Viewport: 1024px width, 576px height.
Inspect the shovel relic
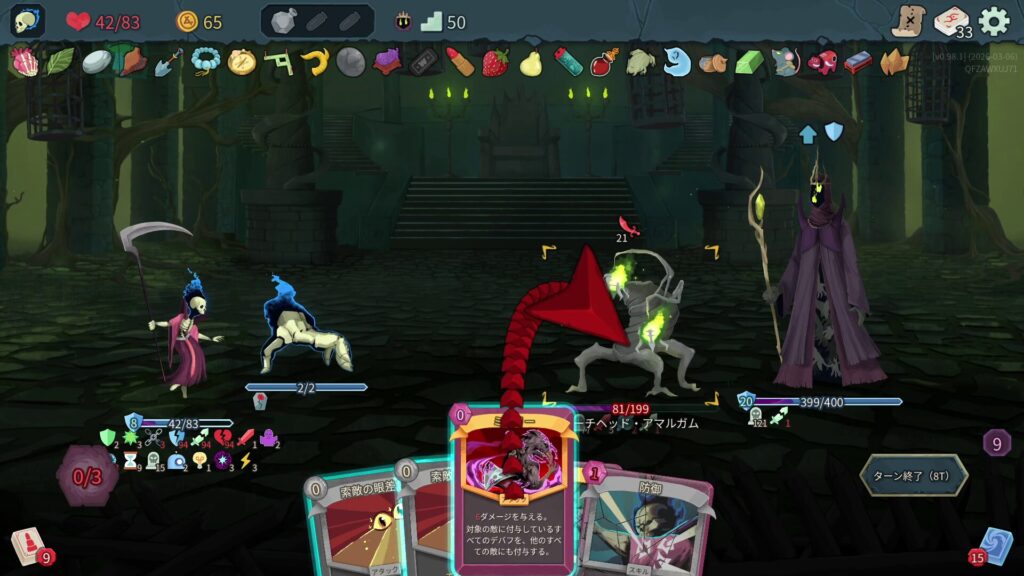(x=168, y=62)
